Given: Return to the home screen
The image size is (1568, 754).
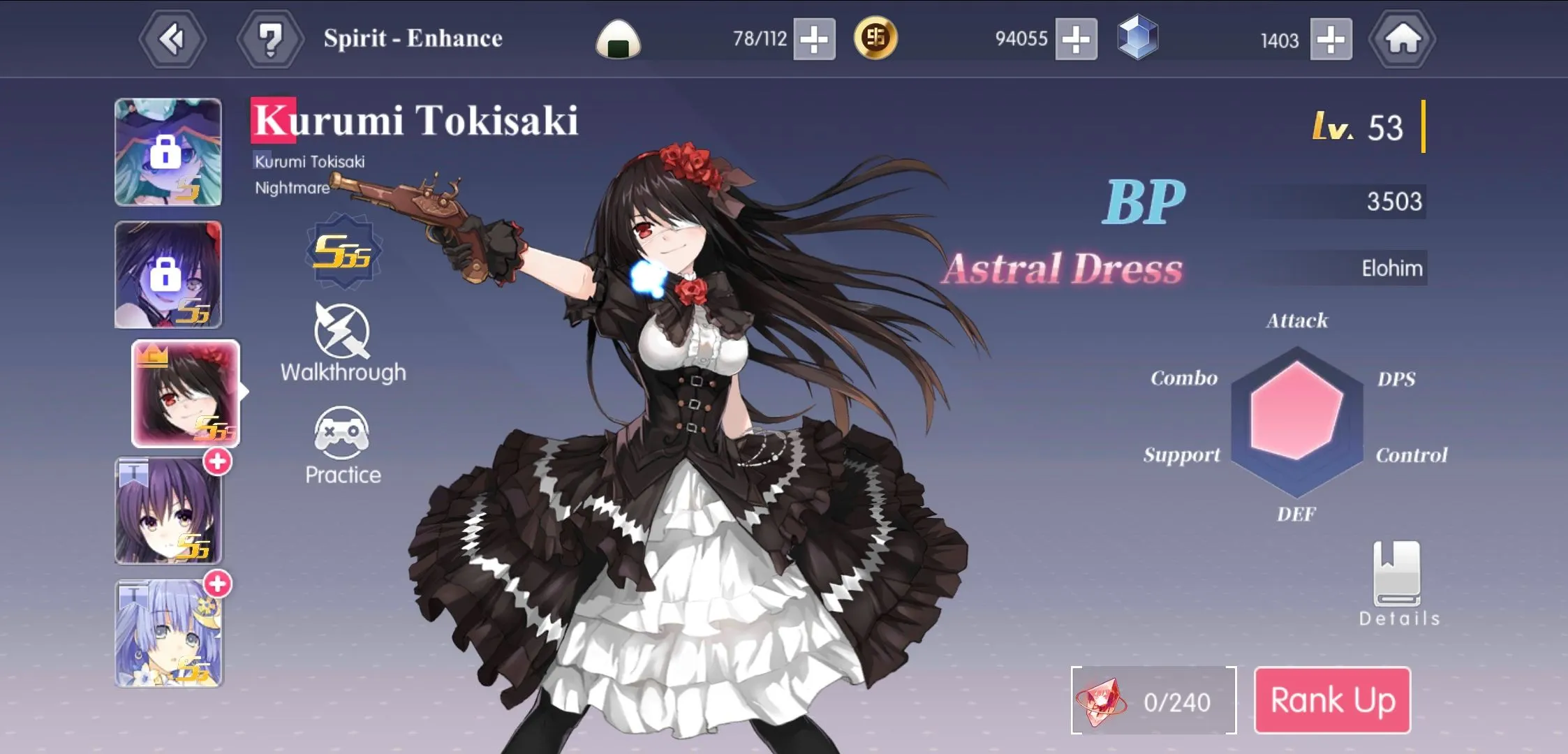Looking at the screenshot, I should point(1402,39).
